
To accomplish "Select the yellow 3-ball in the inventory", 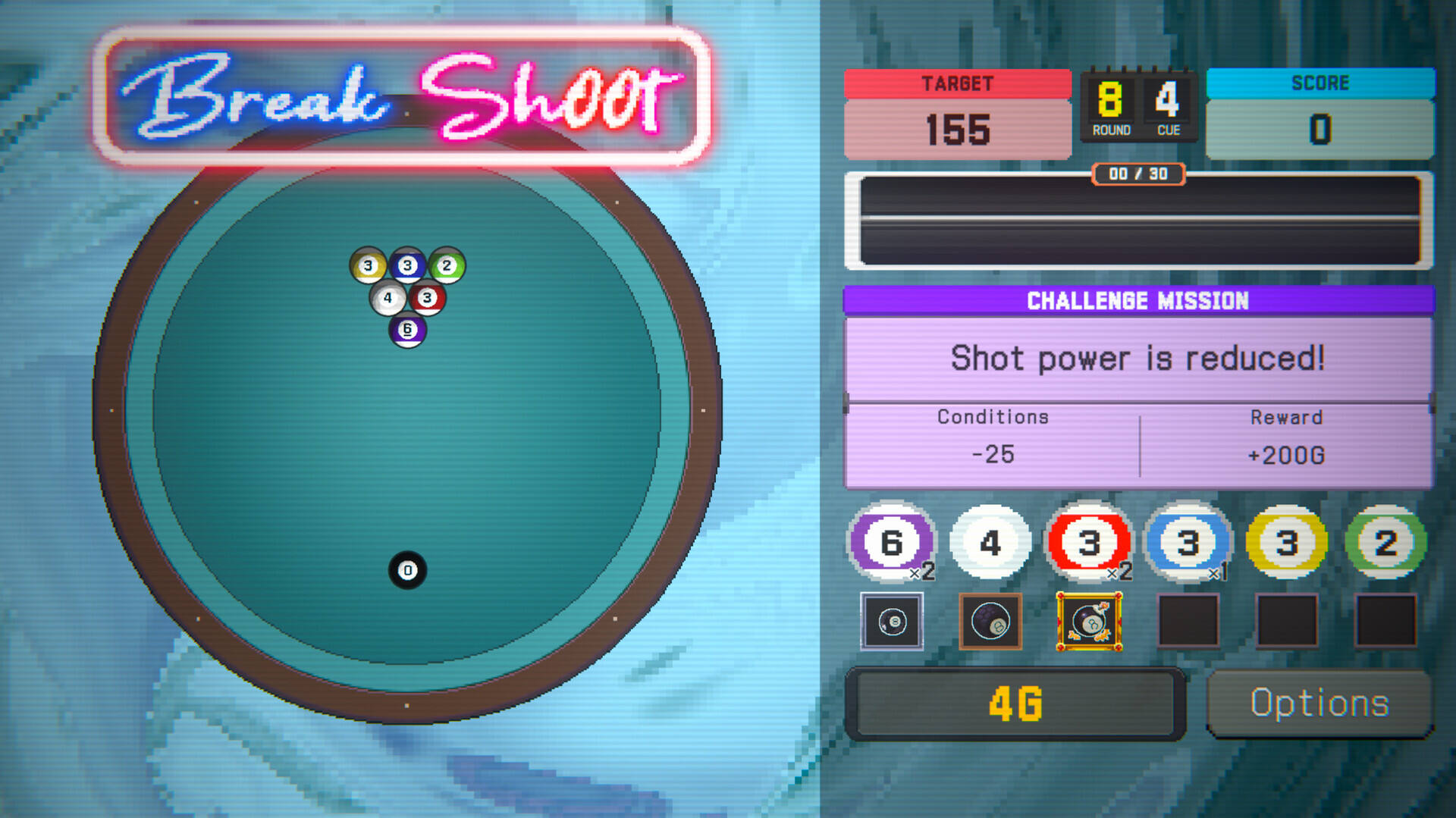I will [x=1285, y=542].
